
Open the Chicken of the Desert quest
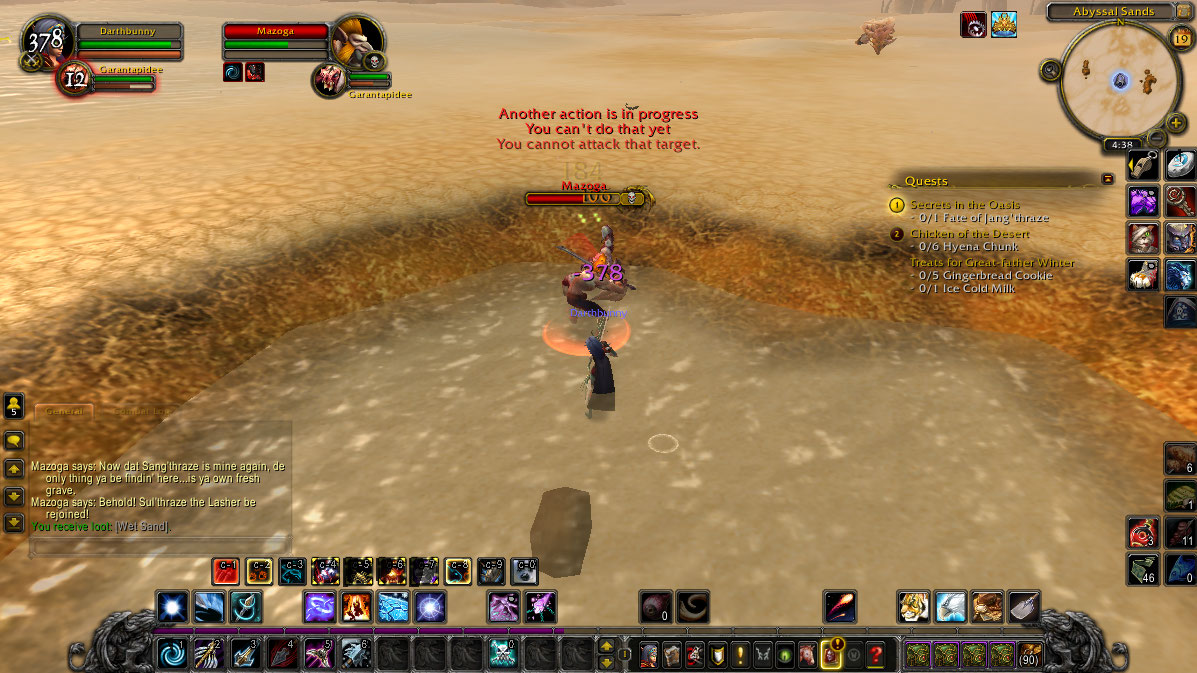click(969, 234)
